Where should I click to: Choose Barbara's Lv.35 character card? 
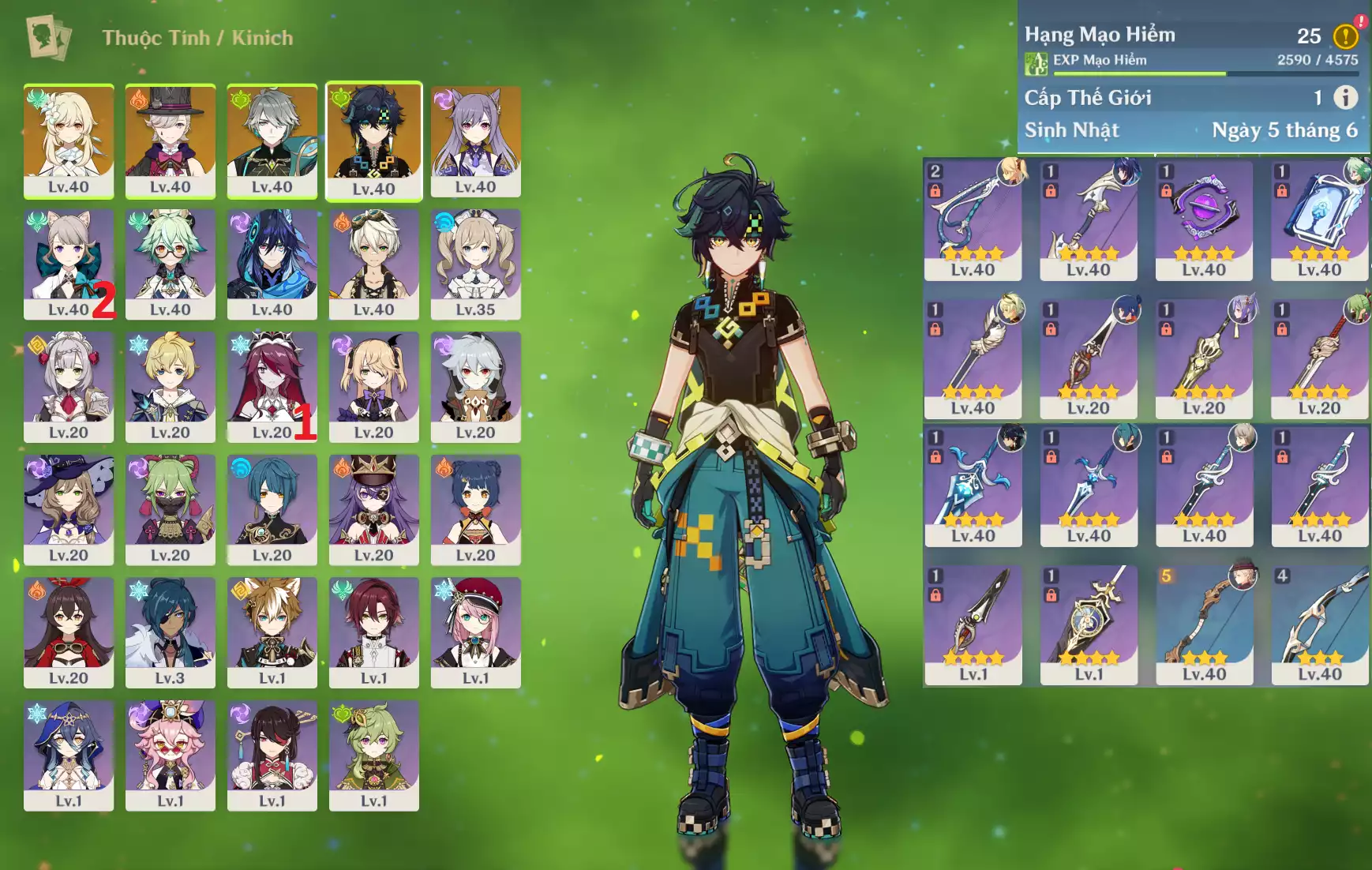(x=475, y=263)
